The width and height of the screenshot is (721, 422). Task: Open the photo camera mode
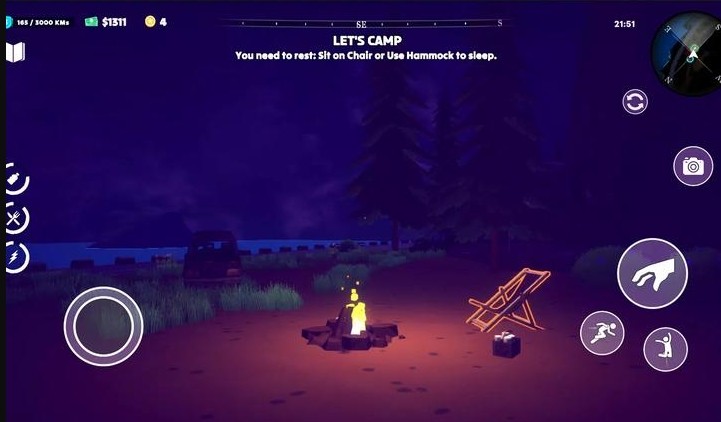point(692,166)
